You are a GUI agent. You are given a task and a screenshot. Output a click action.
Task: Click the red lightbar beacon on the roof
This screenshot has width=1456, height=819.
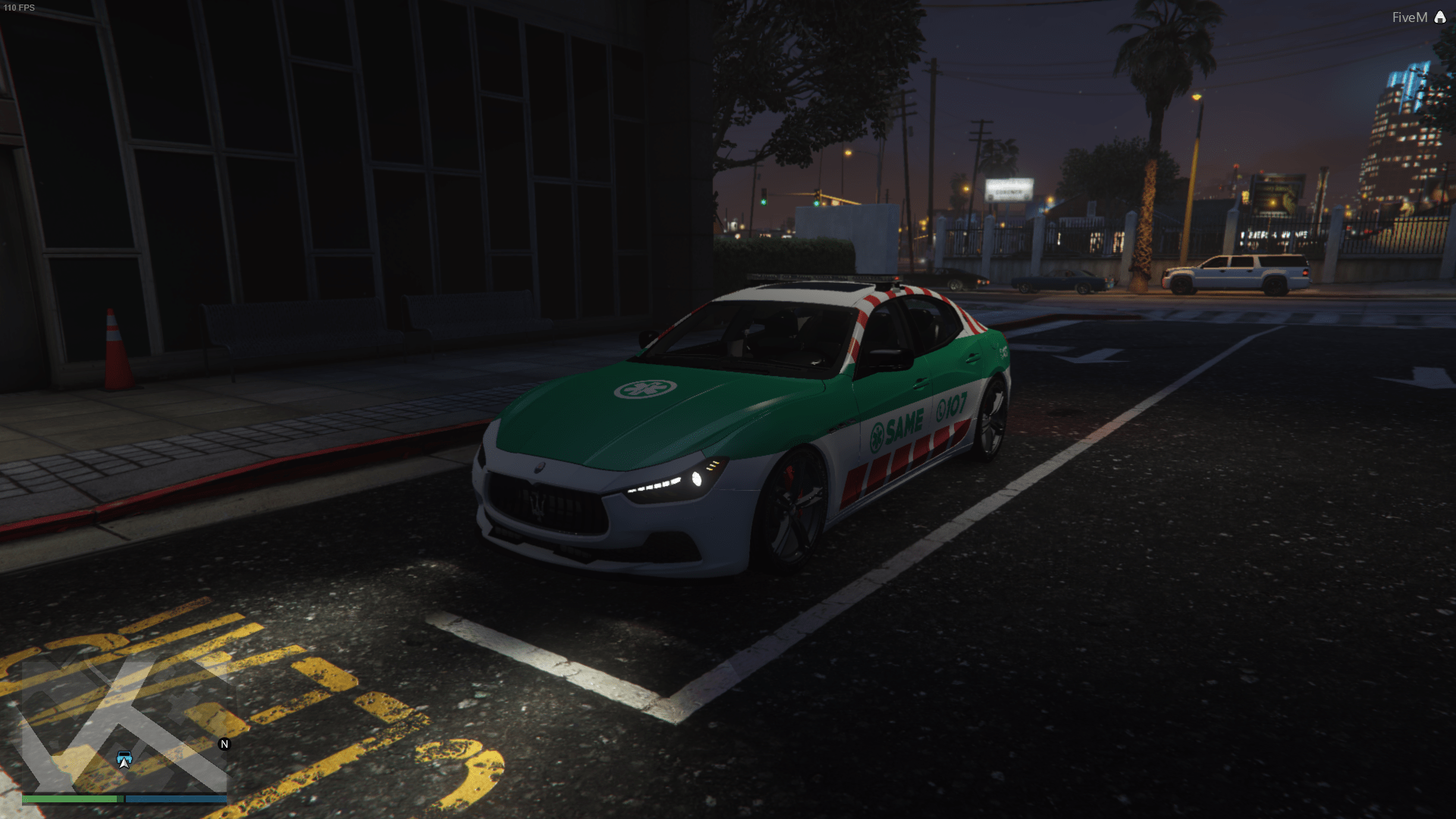click(x=896, y=278)
